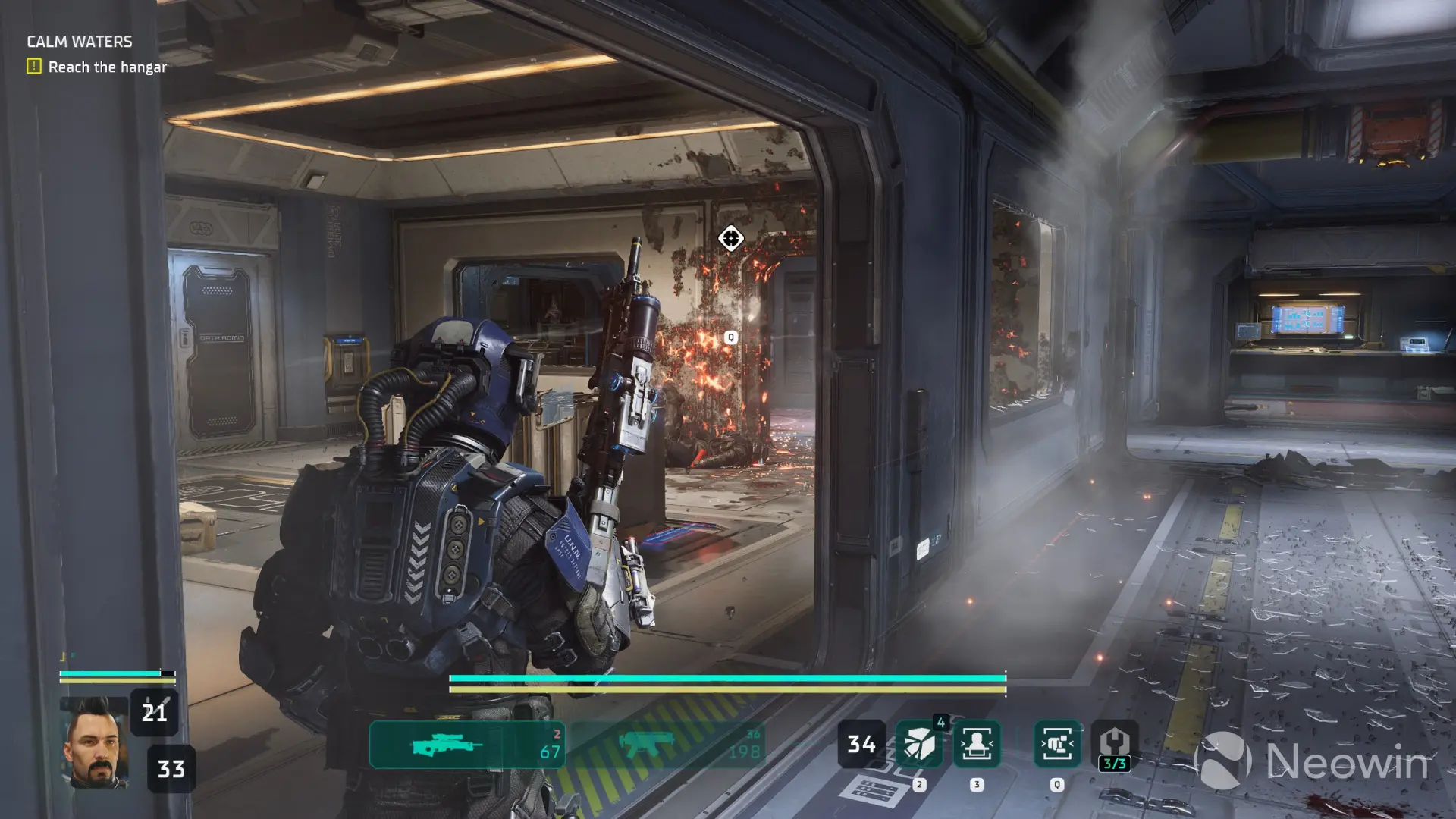This screenshot has width=1456, height=819.
Task: Activate the shattered cube ability
Action: pos(918,745)
